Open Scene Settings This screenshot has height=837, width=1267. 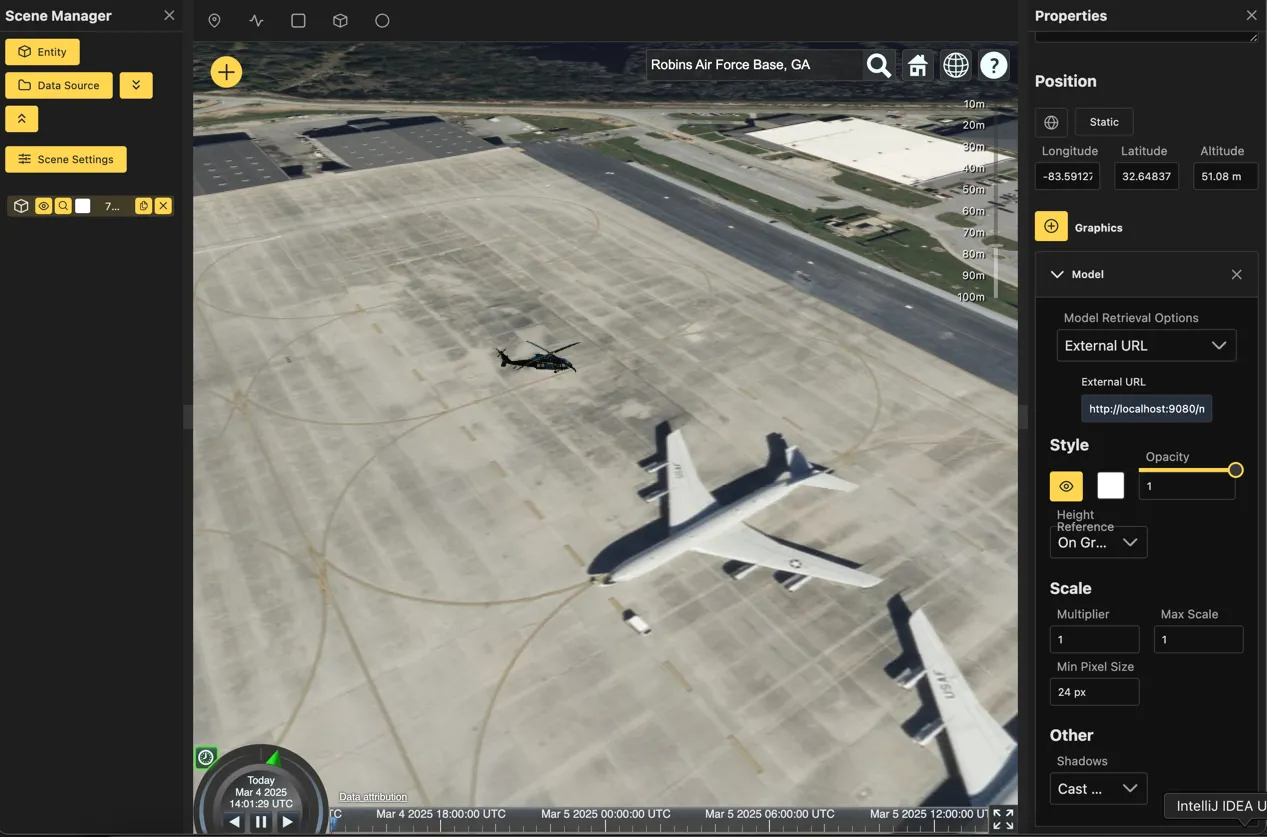click(66, 159)
